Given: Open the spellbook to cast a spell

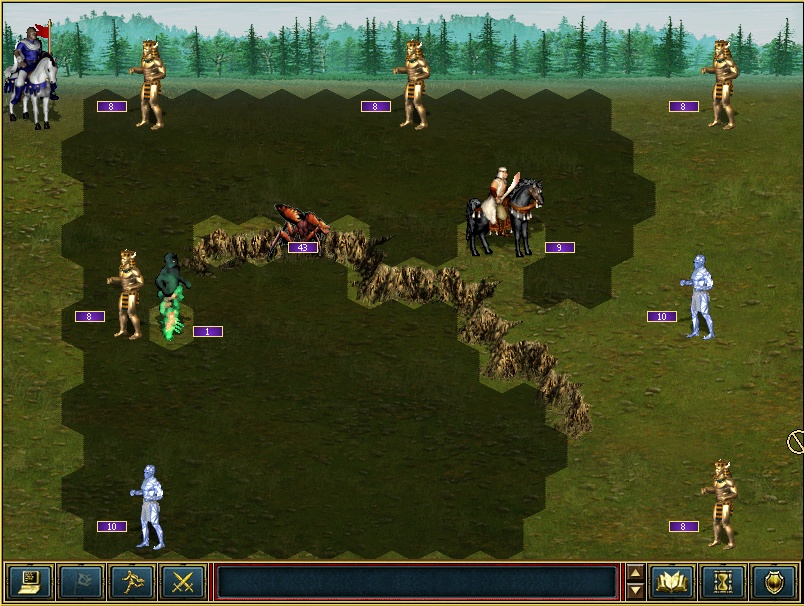Looking at the screenshot, I should (672, 581).
